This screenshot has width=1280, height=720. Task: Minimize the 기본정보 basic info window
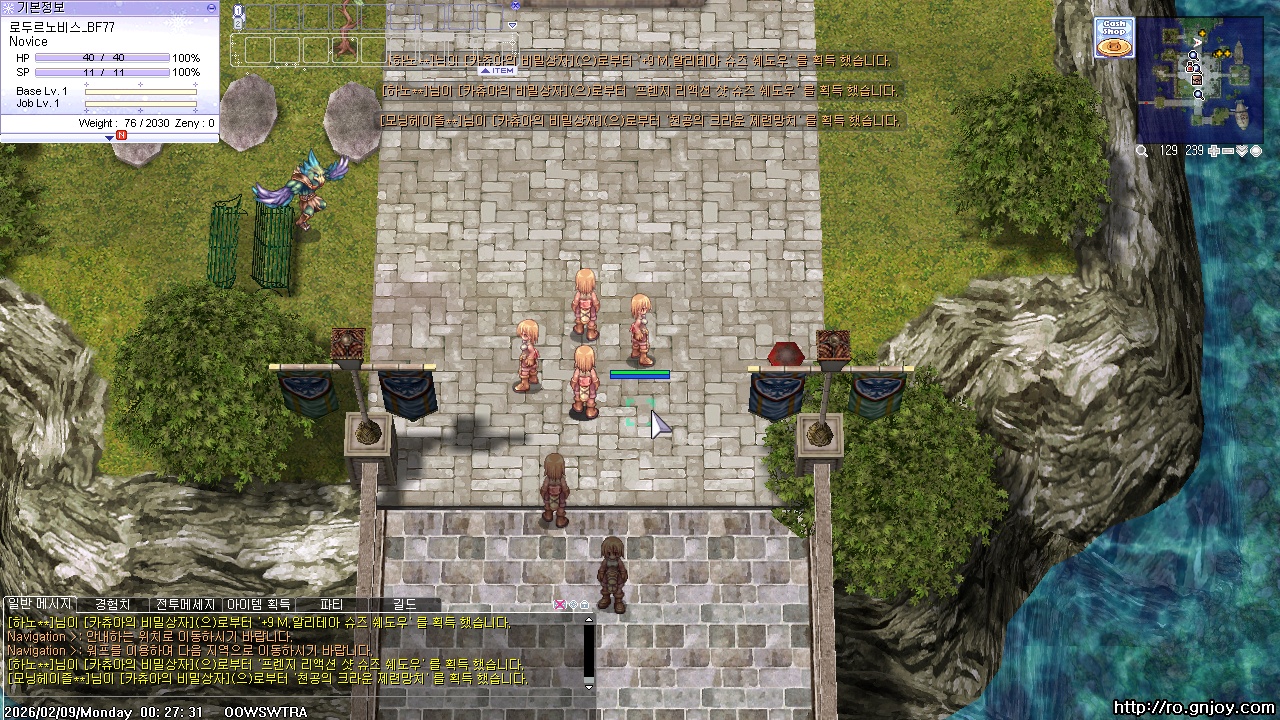(210, 7)
